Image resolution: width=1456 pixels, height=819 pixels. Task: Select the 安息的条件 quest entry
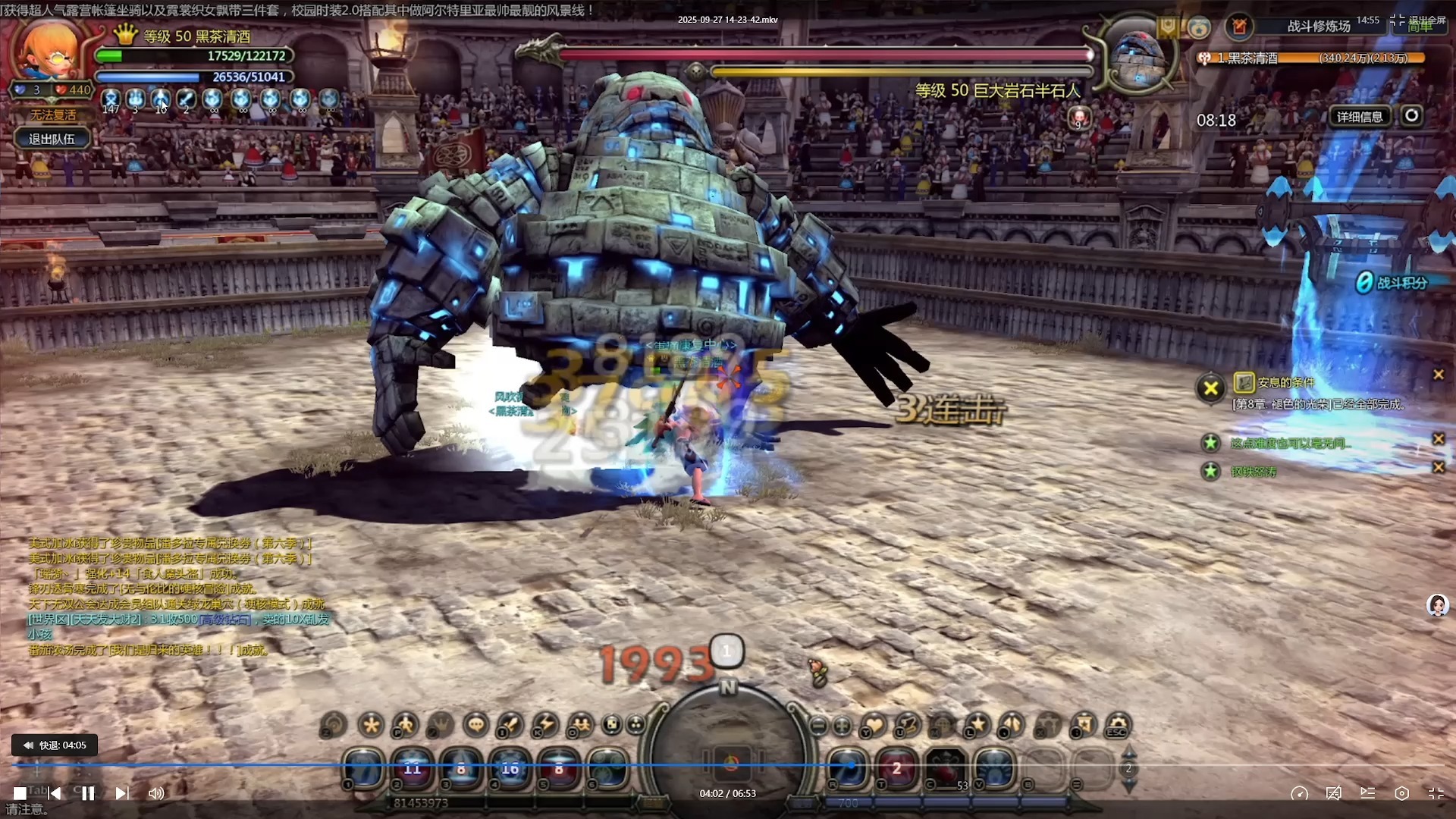(1285, 382)
